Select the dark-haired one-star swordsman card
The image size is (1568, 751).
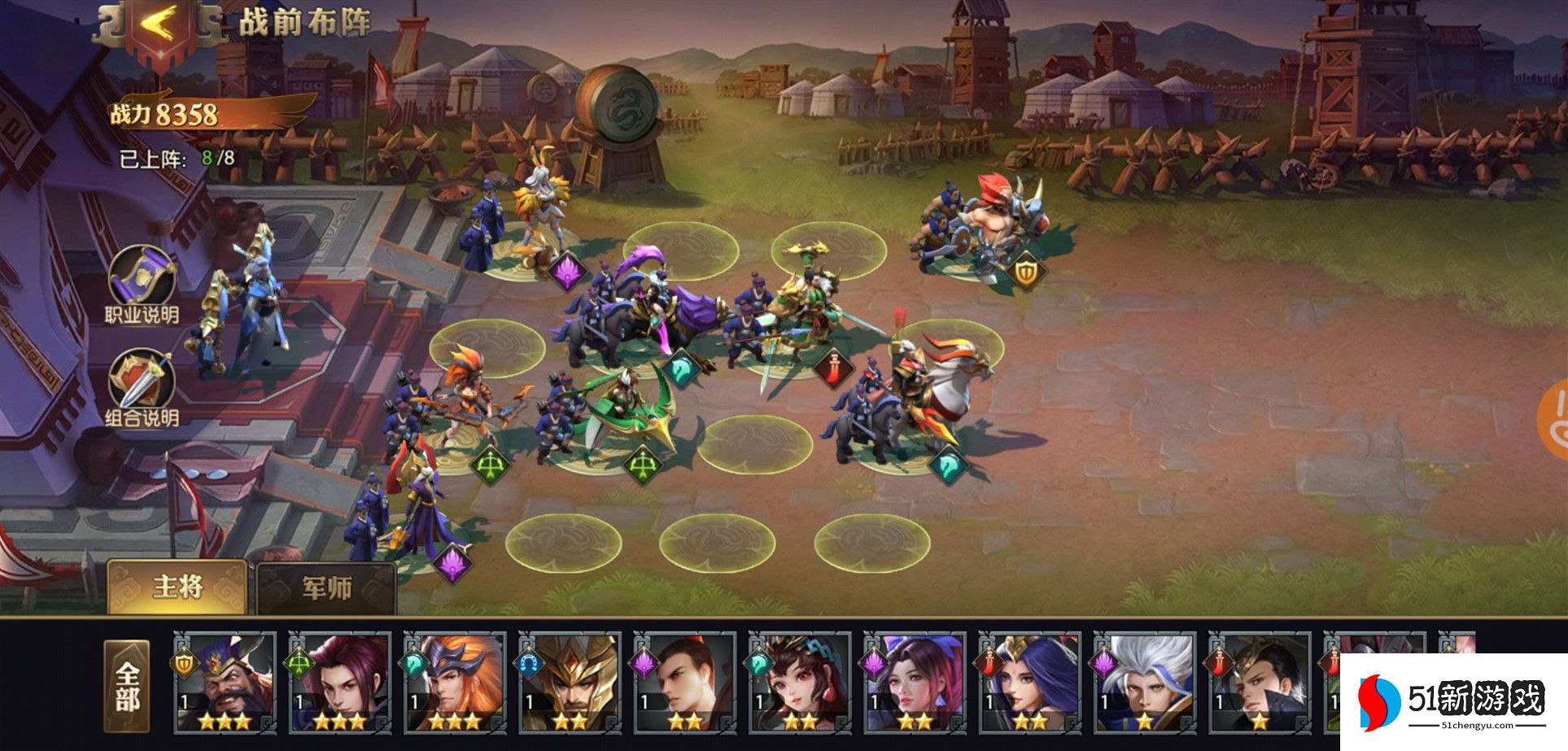pos(1259,683)
